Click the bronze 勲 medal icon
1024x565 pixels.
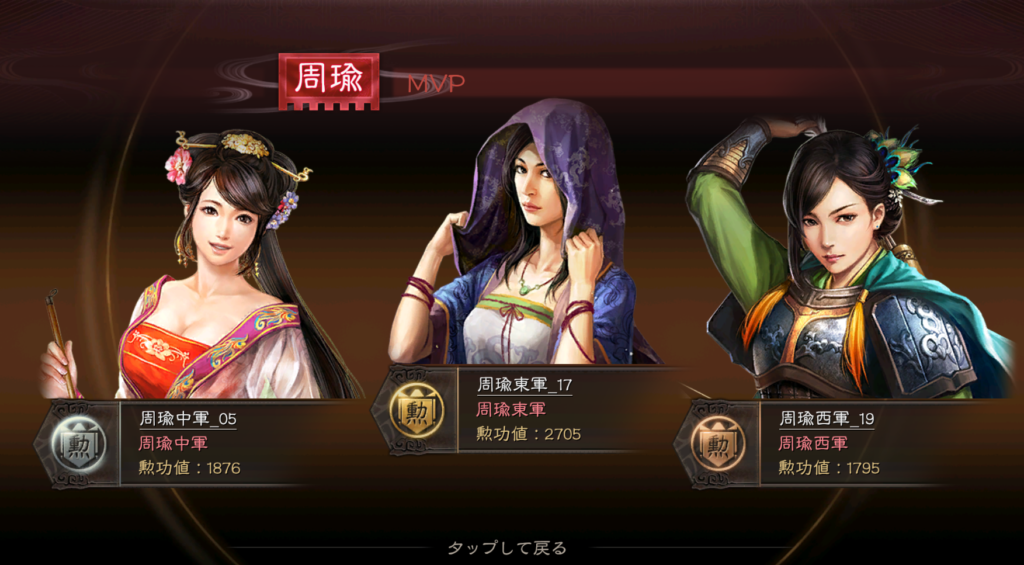(x=713, y=444)
